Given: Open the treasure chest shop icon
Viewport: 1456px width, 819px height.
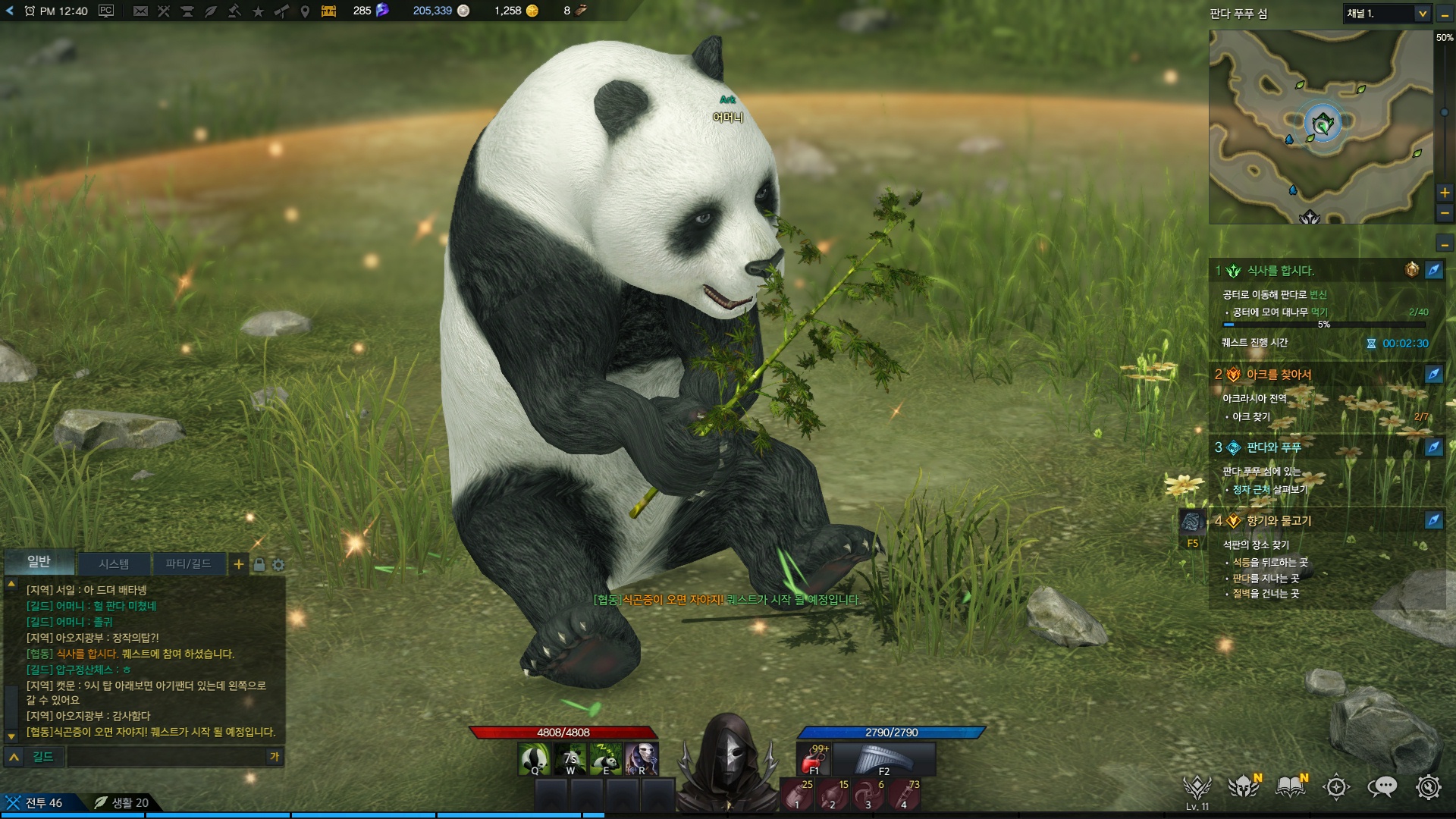Looking at the screenshot, I should click(328, 11).
